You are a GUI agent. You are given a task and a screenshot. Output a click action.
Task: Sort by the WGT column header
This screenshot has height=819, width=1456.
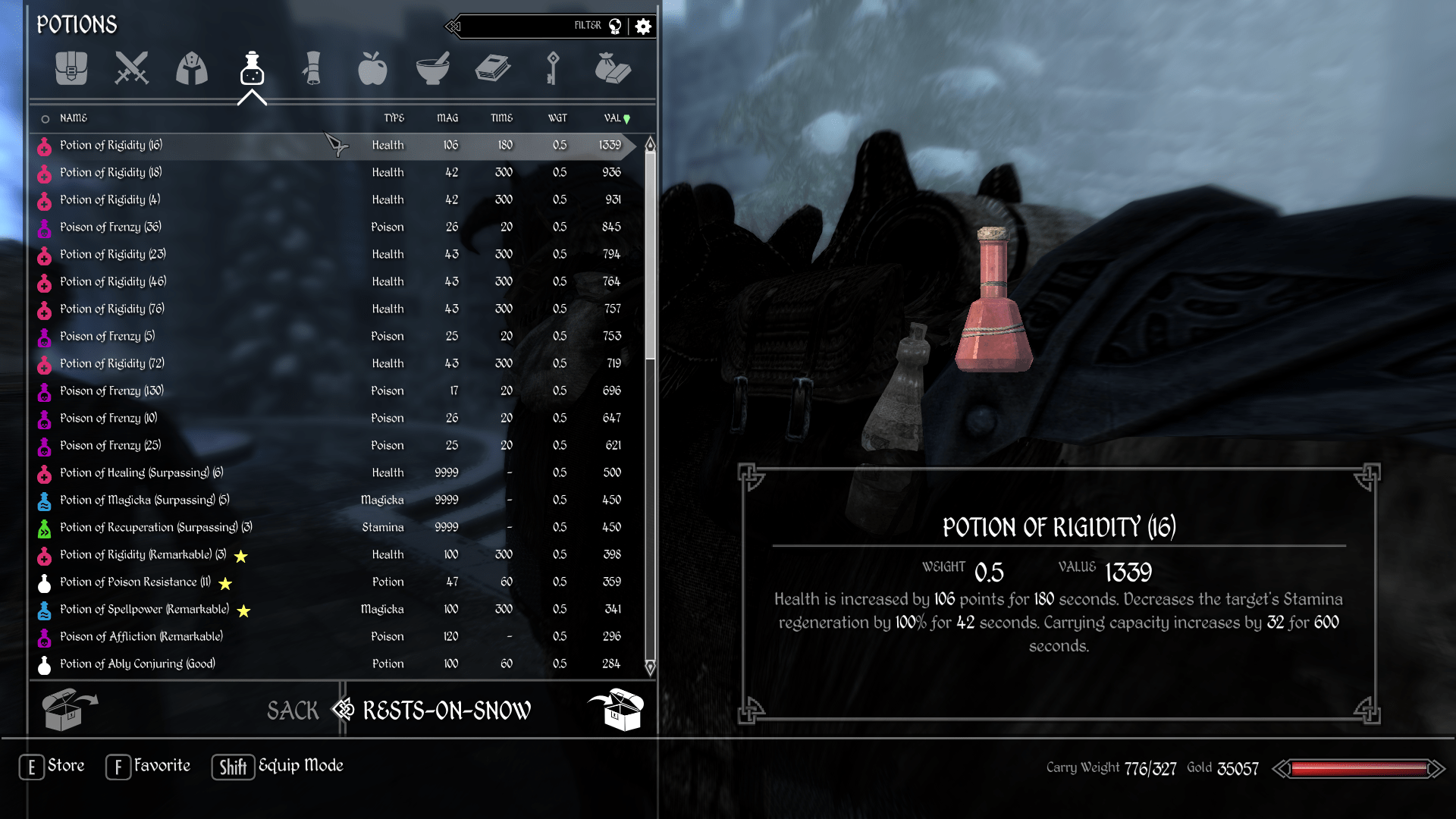click(558, 118)
